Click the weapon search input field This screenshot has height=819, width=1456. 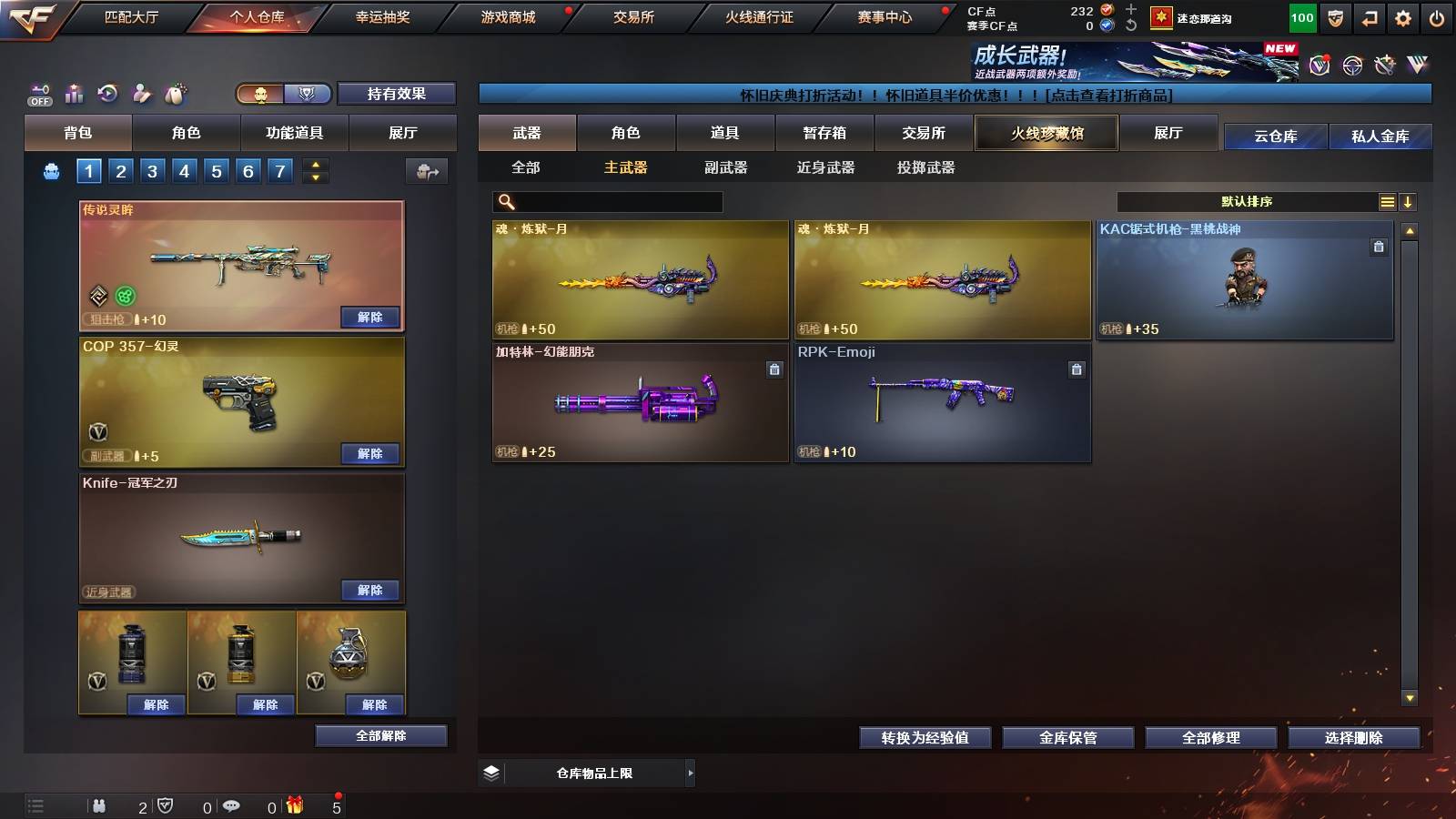(605, 200)
